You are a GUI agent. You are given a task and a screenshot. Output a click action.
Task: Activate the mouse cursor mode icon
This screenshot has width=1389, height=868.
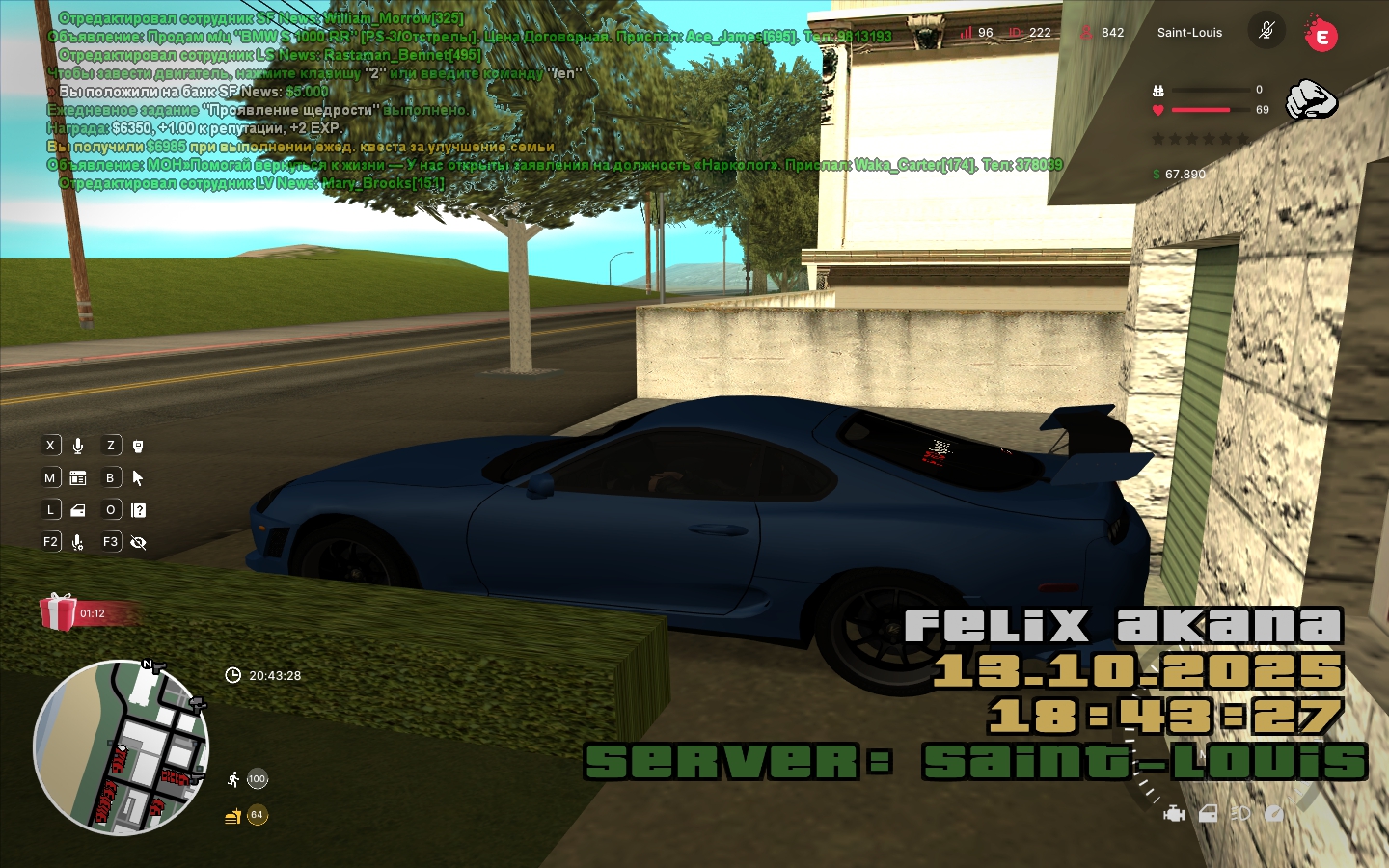tap(138, 478)
